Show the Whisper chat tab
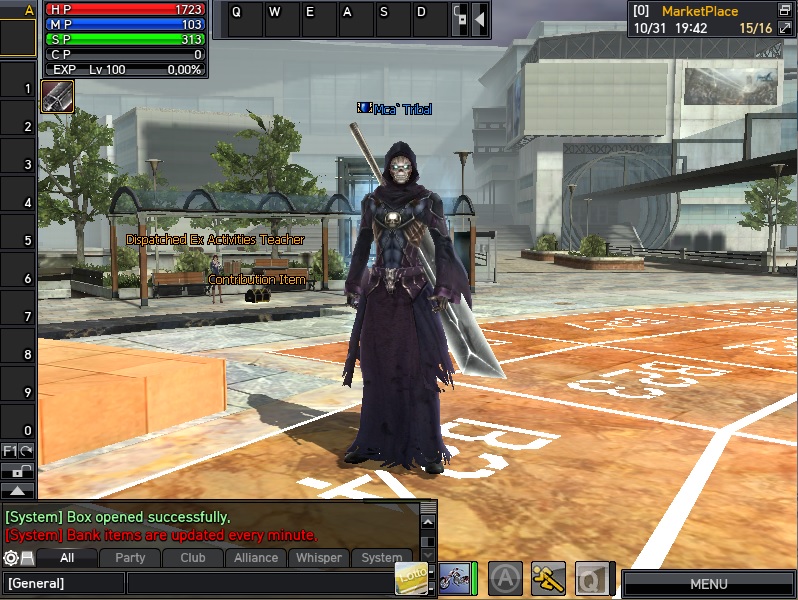 pos(319,558)
